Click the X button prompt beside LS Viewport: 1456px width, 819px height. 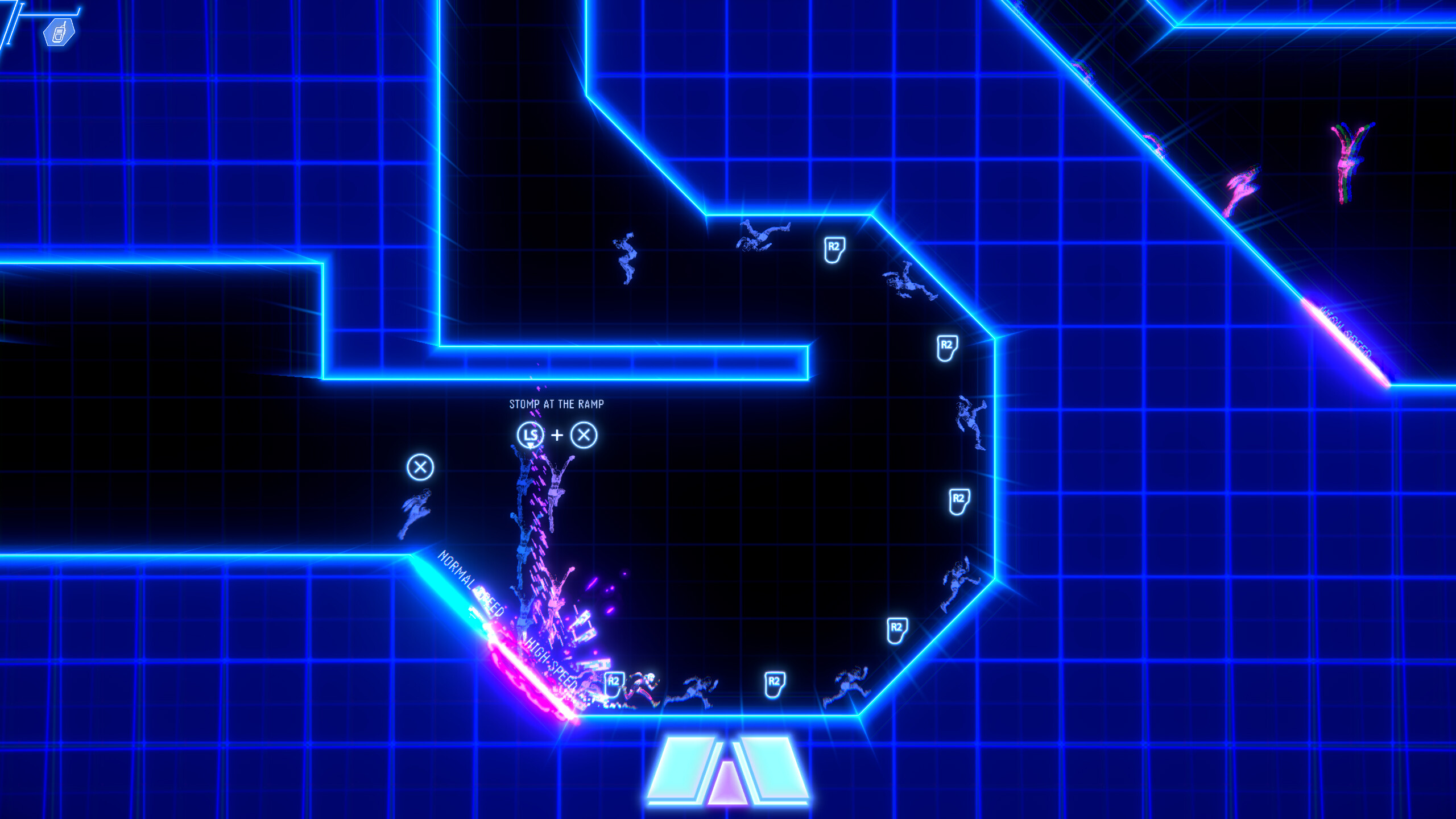(x=585, y=436)
